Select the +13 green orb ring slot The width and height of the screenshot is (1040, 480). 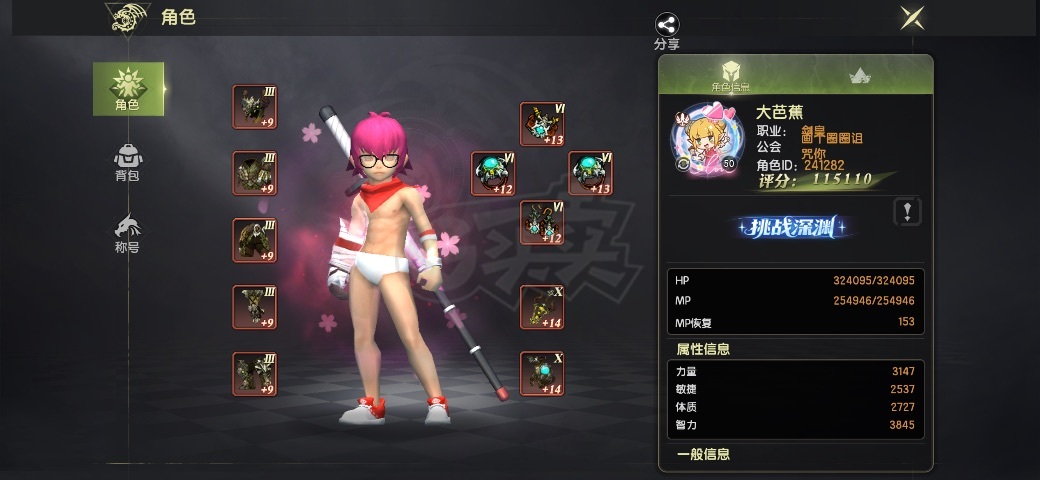tap(590, 173)
